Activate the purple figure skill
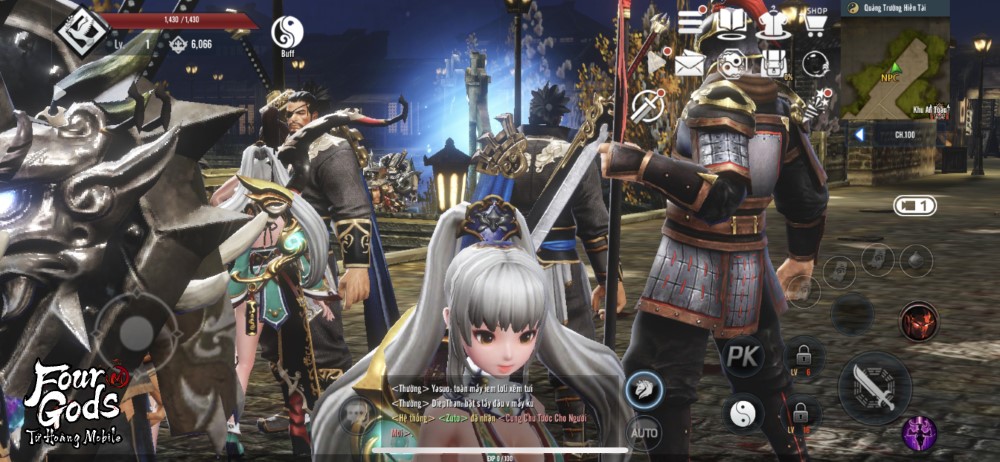Image resolution: width=1000 pixels, height=462 pixels. [918, 433]
